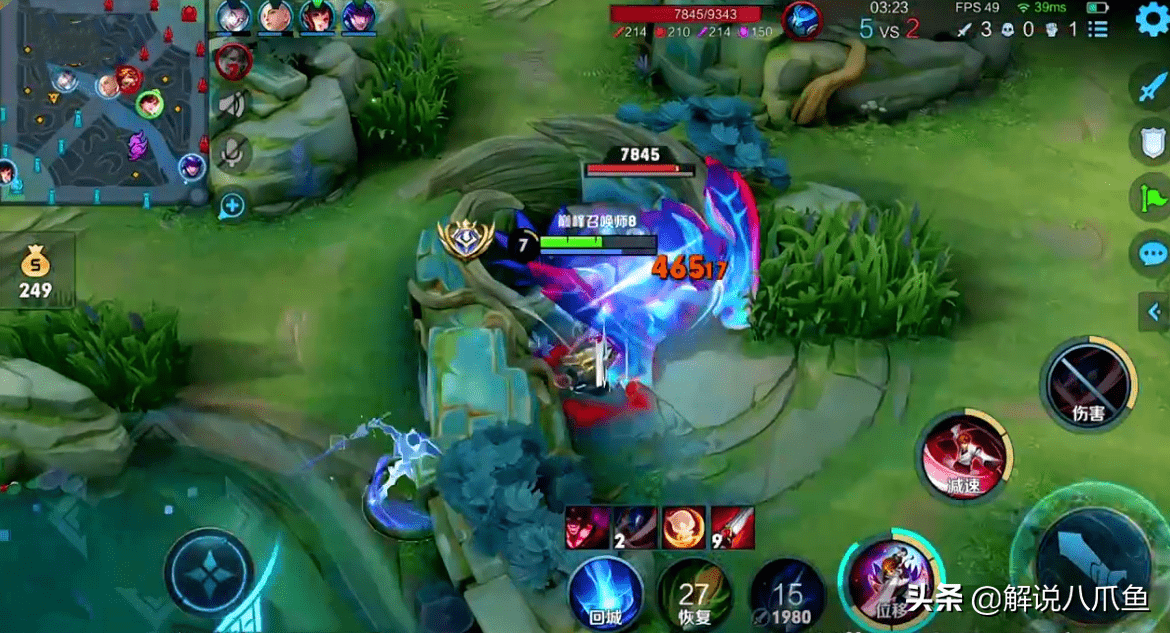The width and height of the screenshot is (1170, 633).
Task: Open the scoreboard list icon
Action: 1098,28
